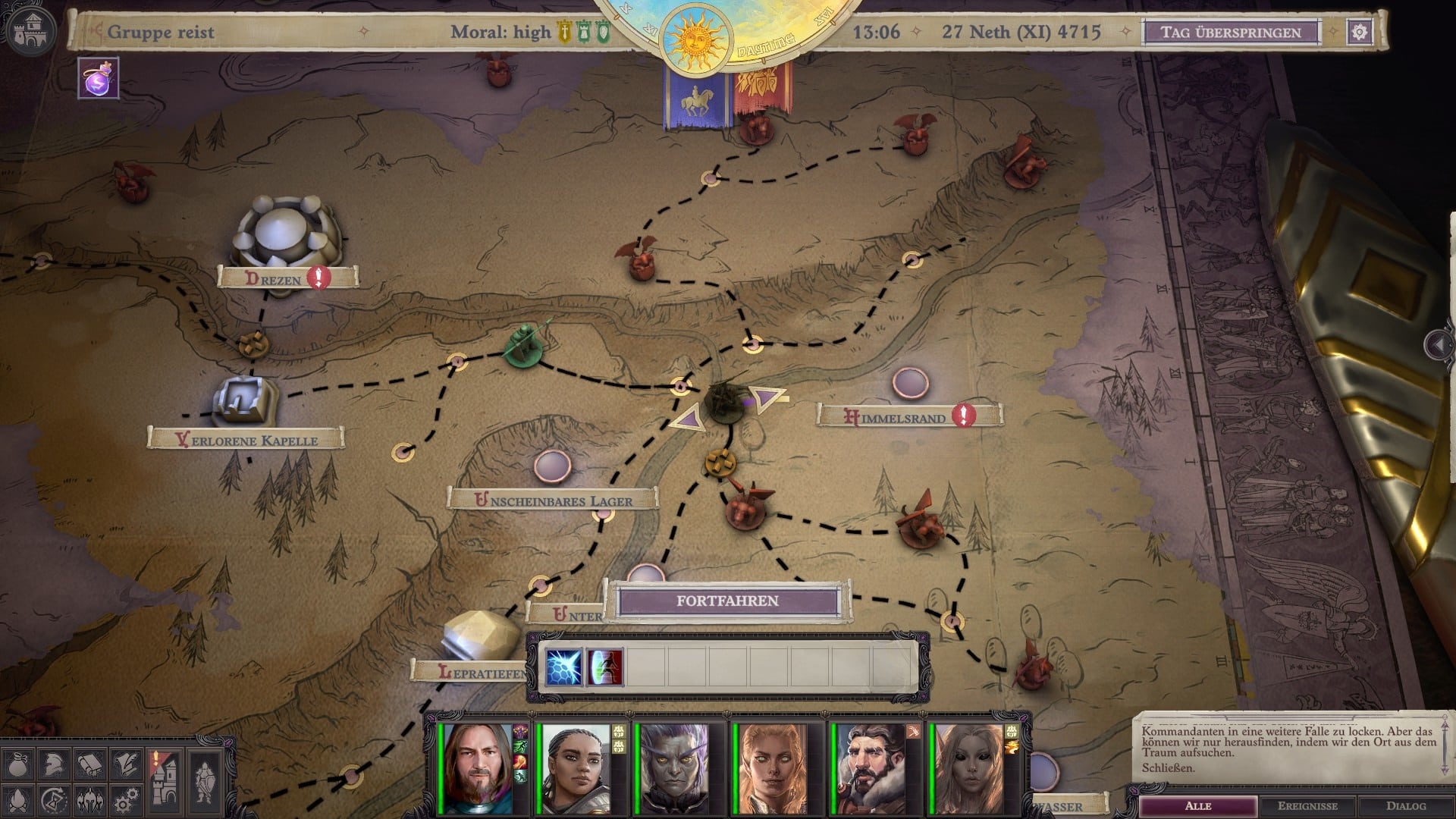Select the purple potion buff icon
This screenshot has height=819, width=1456.
(x=99, y=79)
